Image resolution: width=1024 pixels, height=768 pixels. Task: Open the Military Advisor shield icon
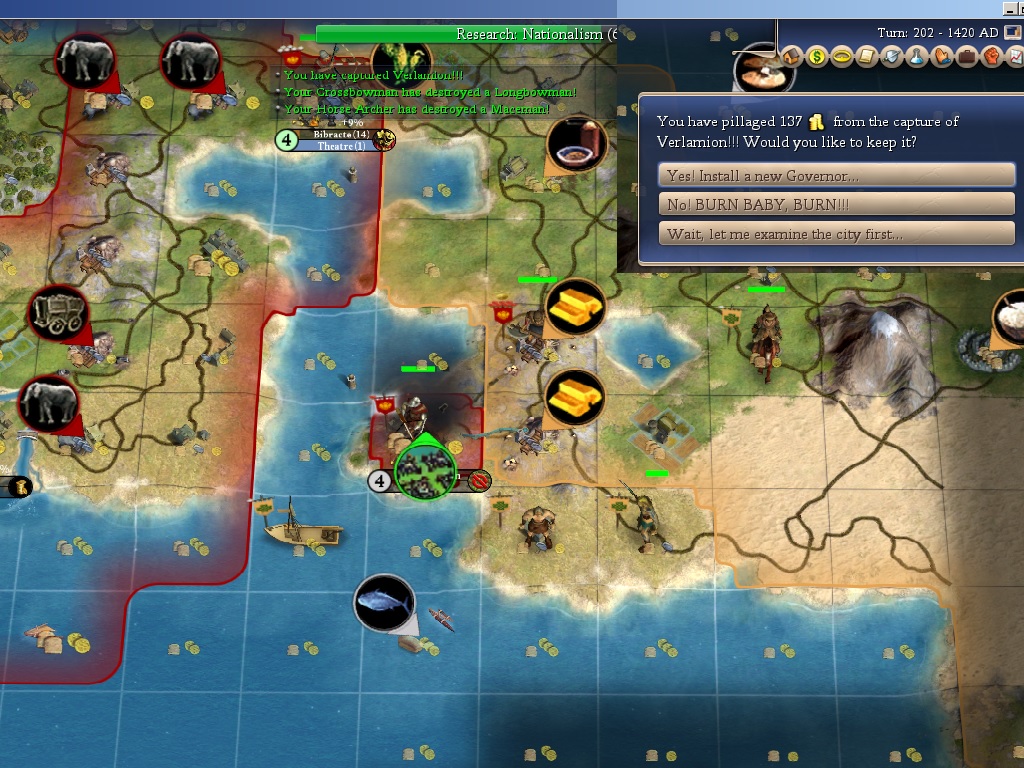tap(892, 57)
